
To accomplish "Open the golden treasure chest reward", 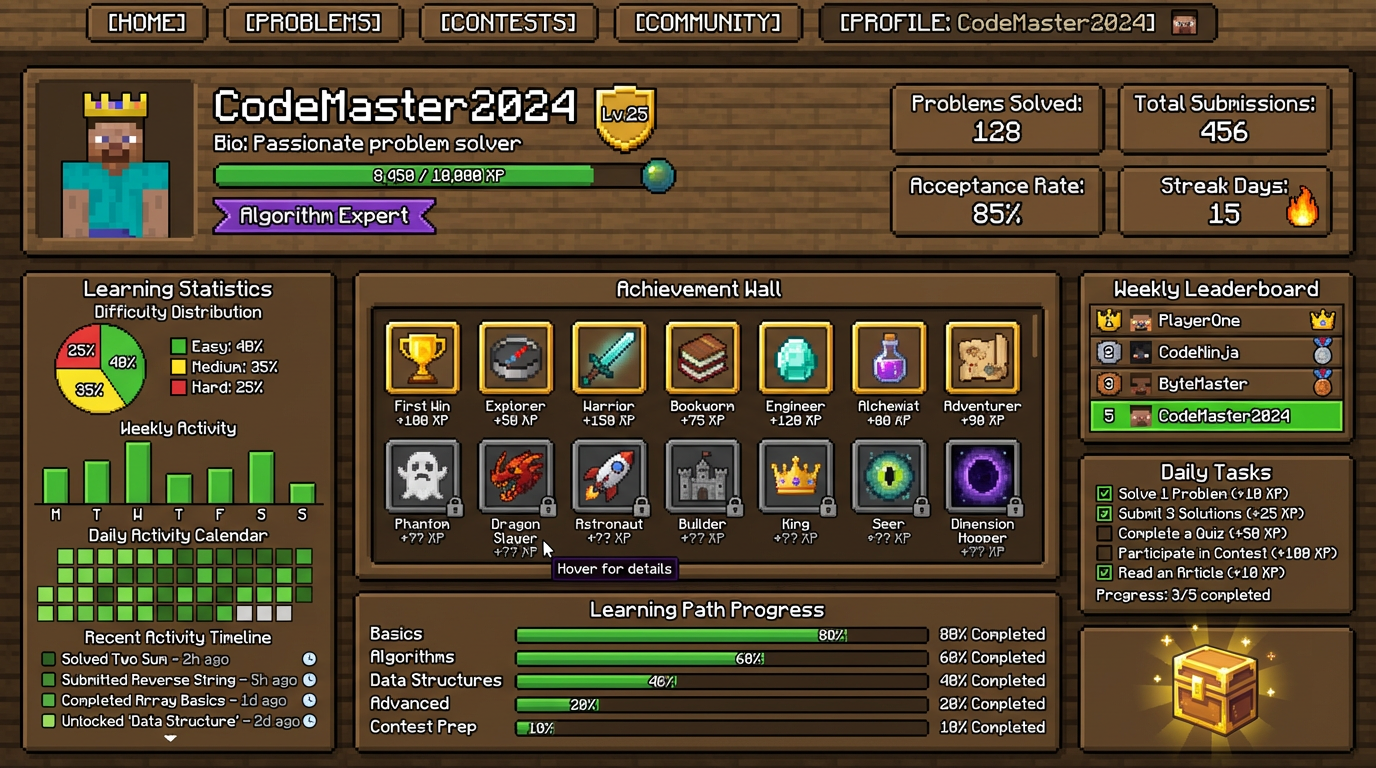I will tap(1215, 690).
